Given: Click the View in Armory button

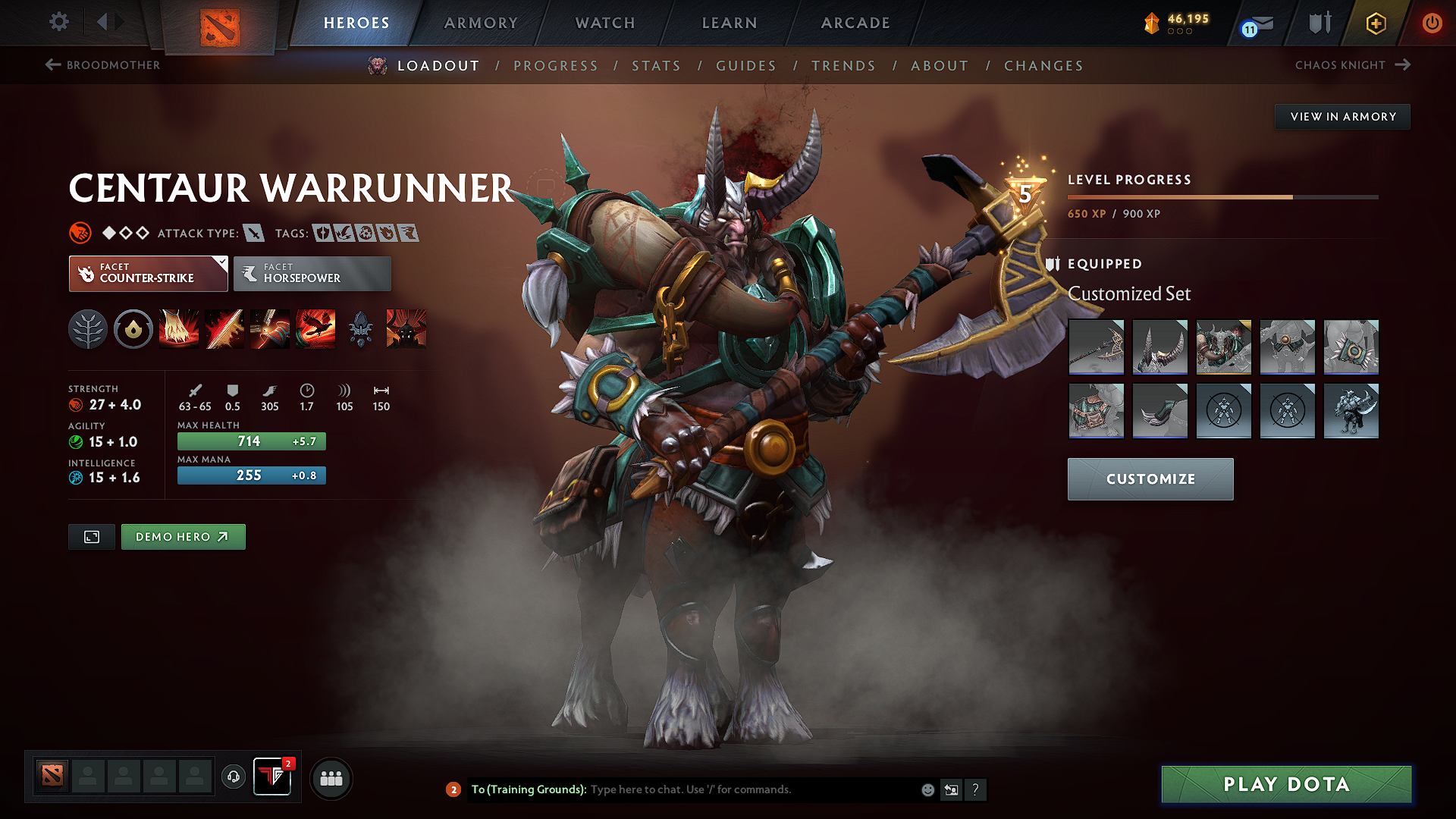Looking at the screenshot, I should pyautogui.click(x=1342, y=116).
